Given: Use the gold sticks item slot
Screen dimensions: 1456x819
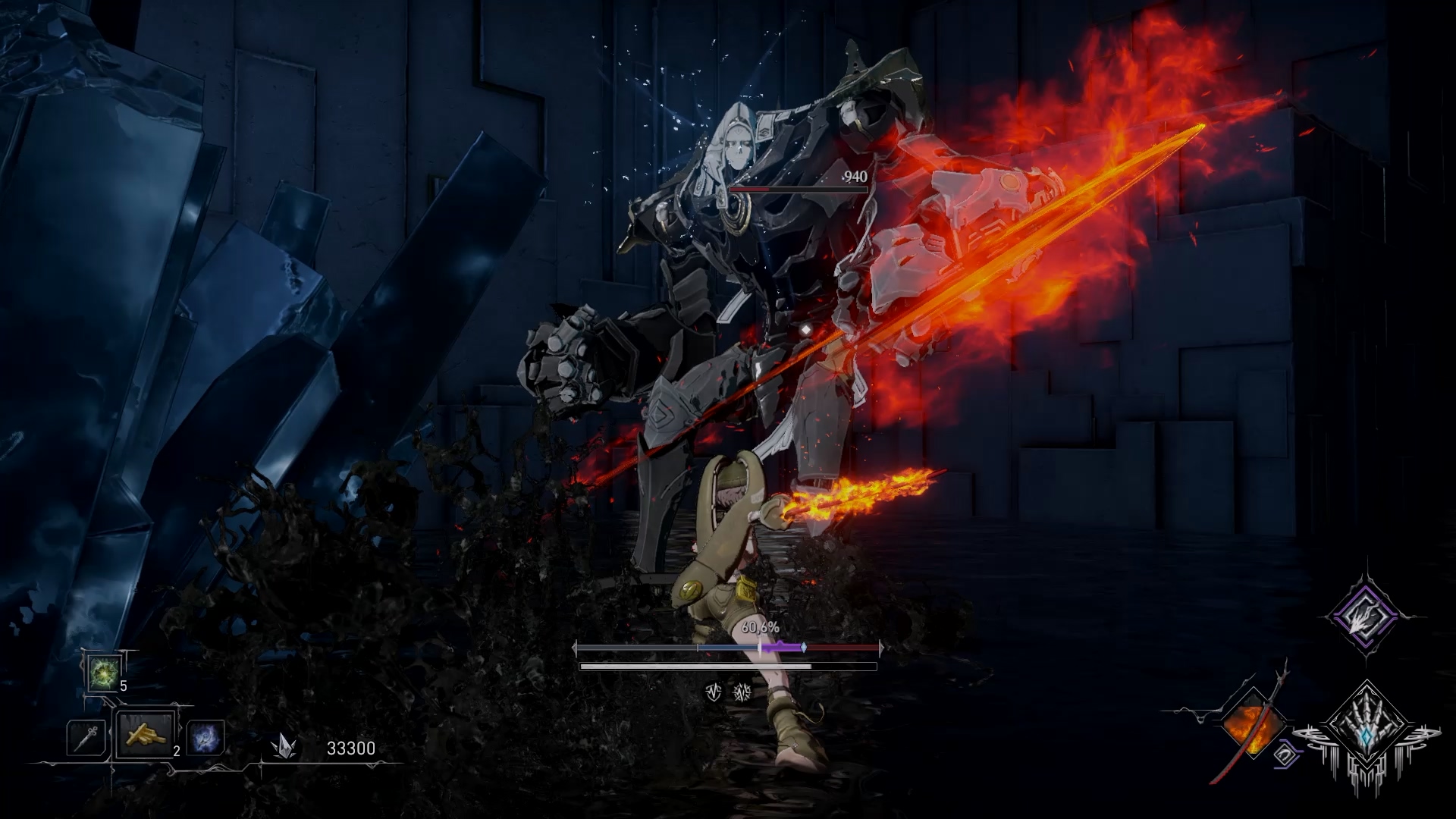Looking at the screenshot, I should tap(146, 734).
